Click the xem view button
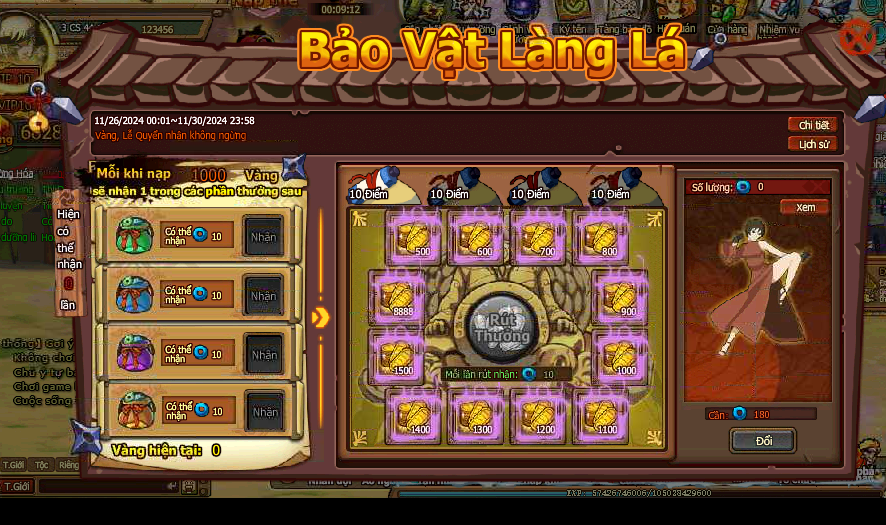 click(x=805, y=207)
